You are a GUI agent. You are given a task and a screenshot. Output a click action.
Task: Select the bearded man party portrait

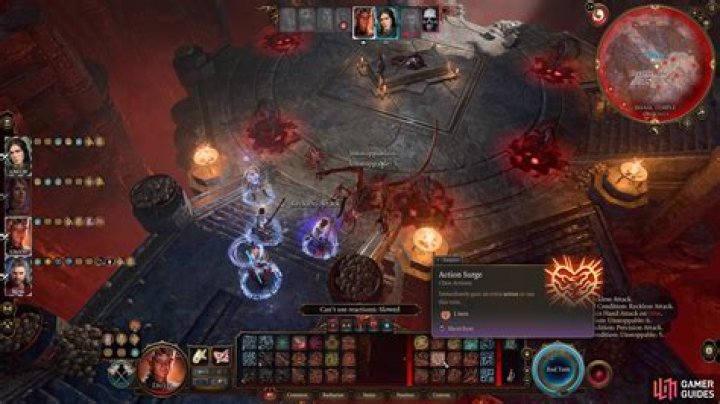pos(18,274)
